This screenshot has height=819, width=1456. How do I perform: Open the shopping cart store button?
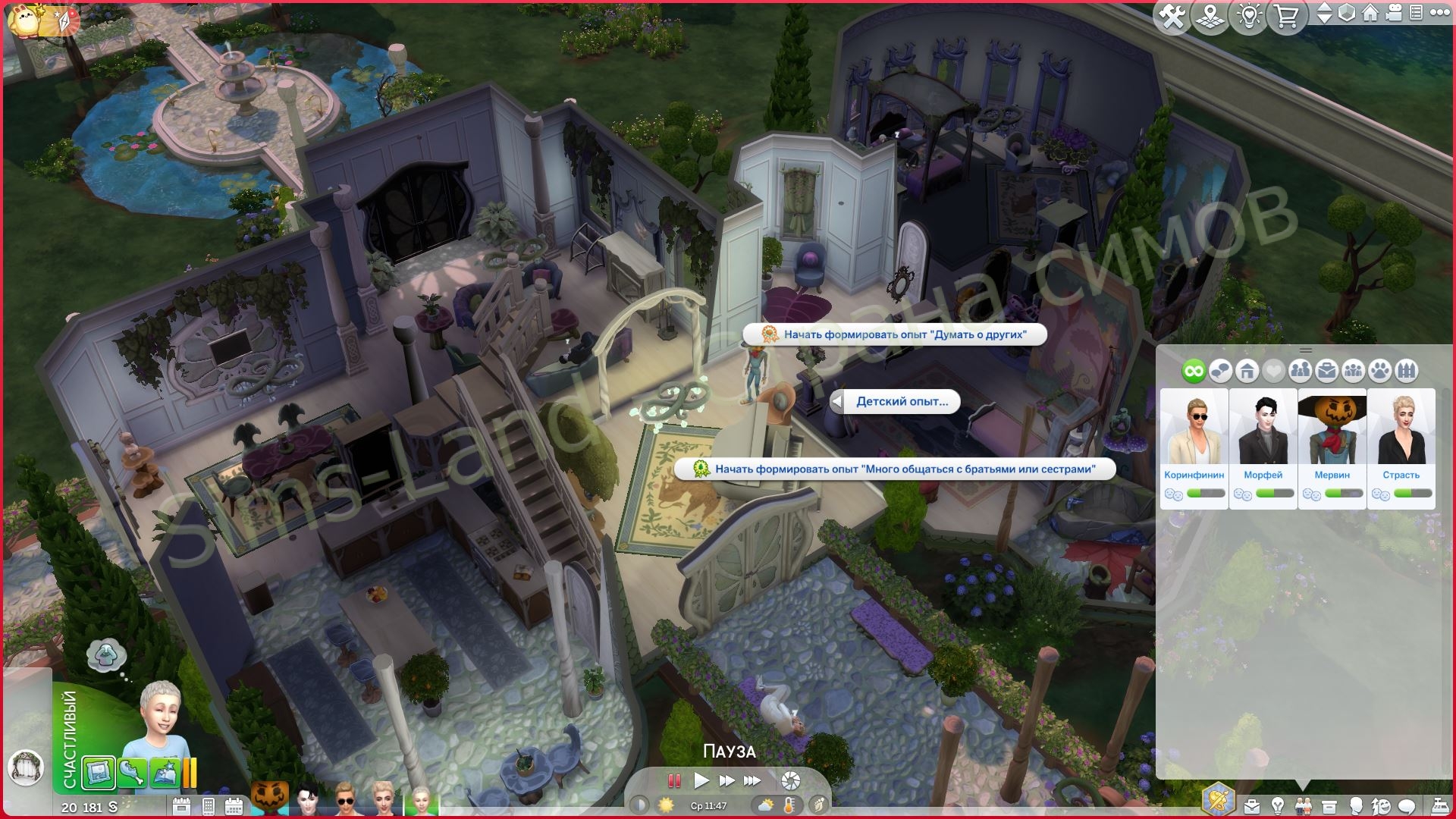pyautogui.click(x=1287, y=16)
